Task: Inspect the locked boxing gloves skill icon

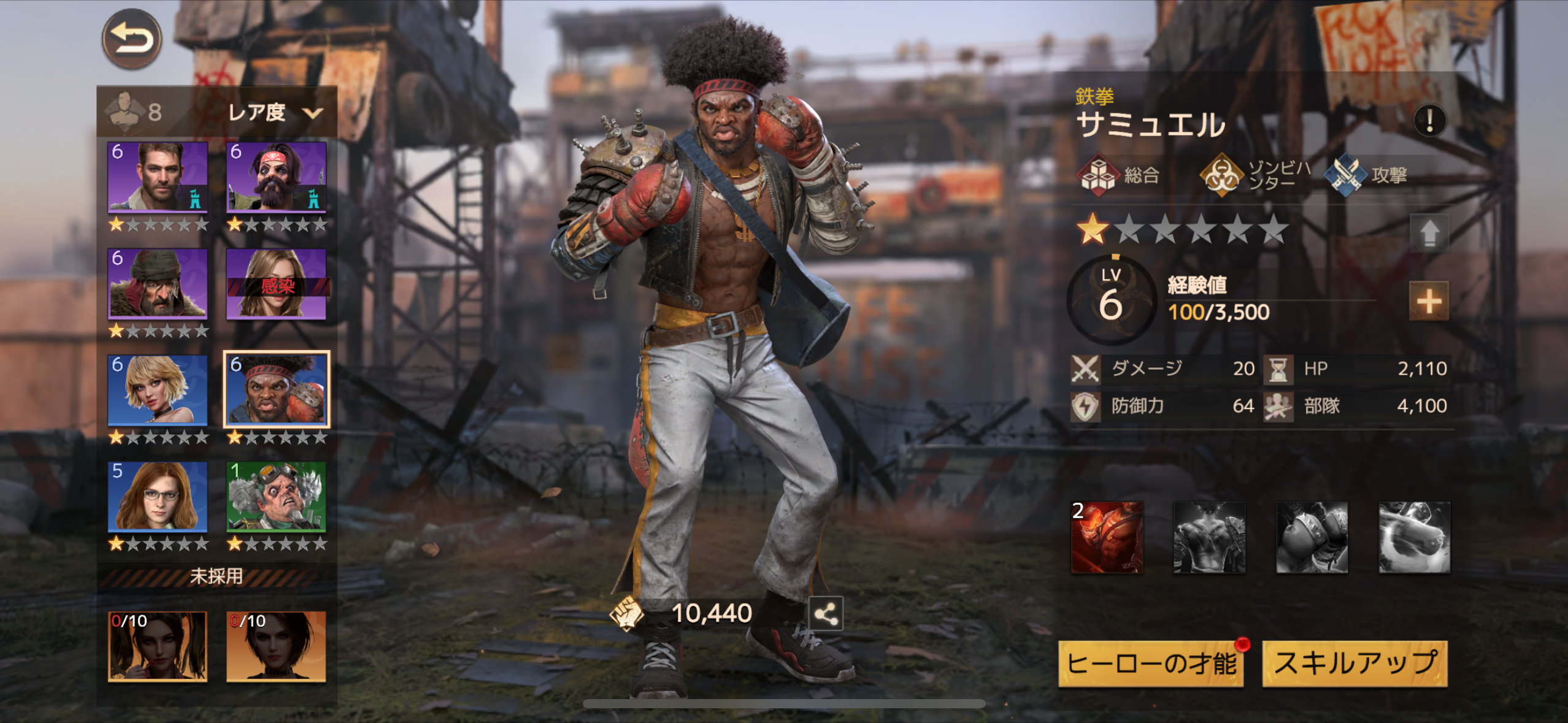Action: (x=1312, y=537)
